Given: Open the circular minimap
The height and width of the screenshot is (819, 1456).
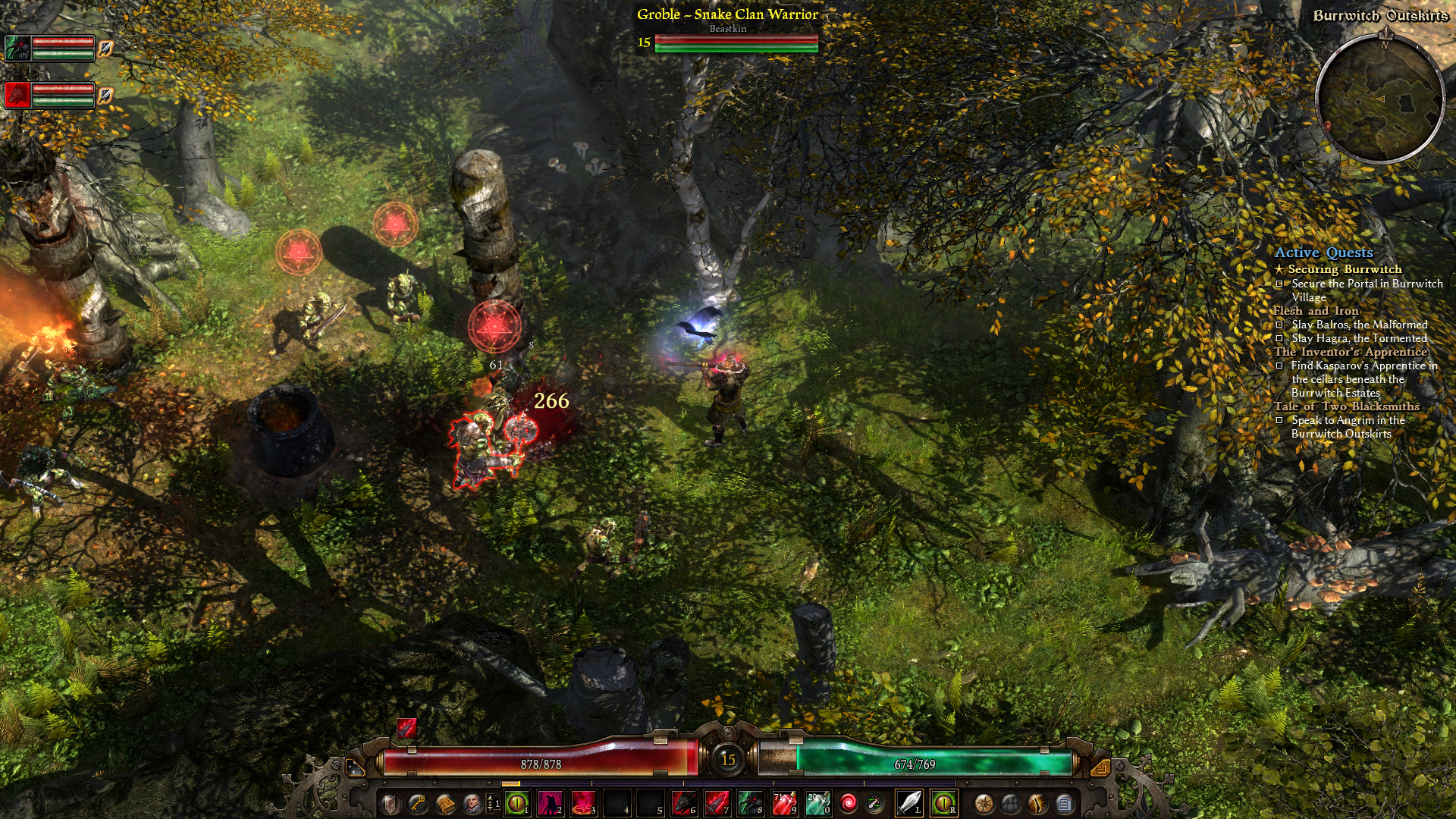Looking at the screenshot, I should 1379,99.
